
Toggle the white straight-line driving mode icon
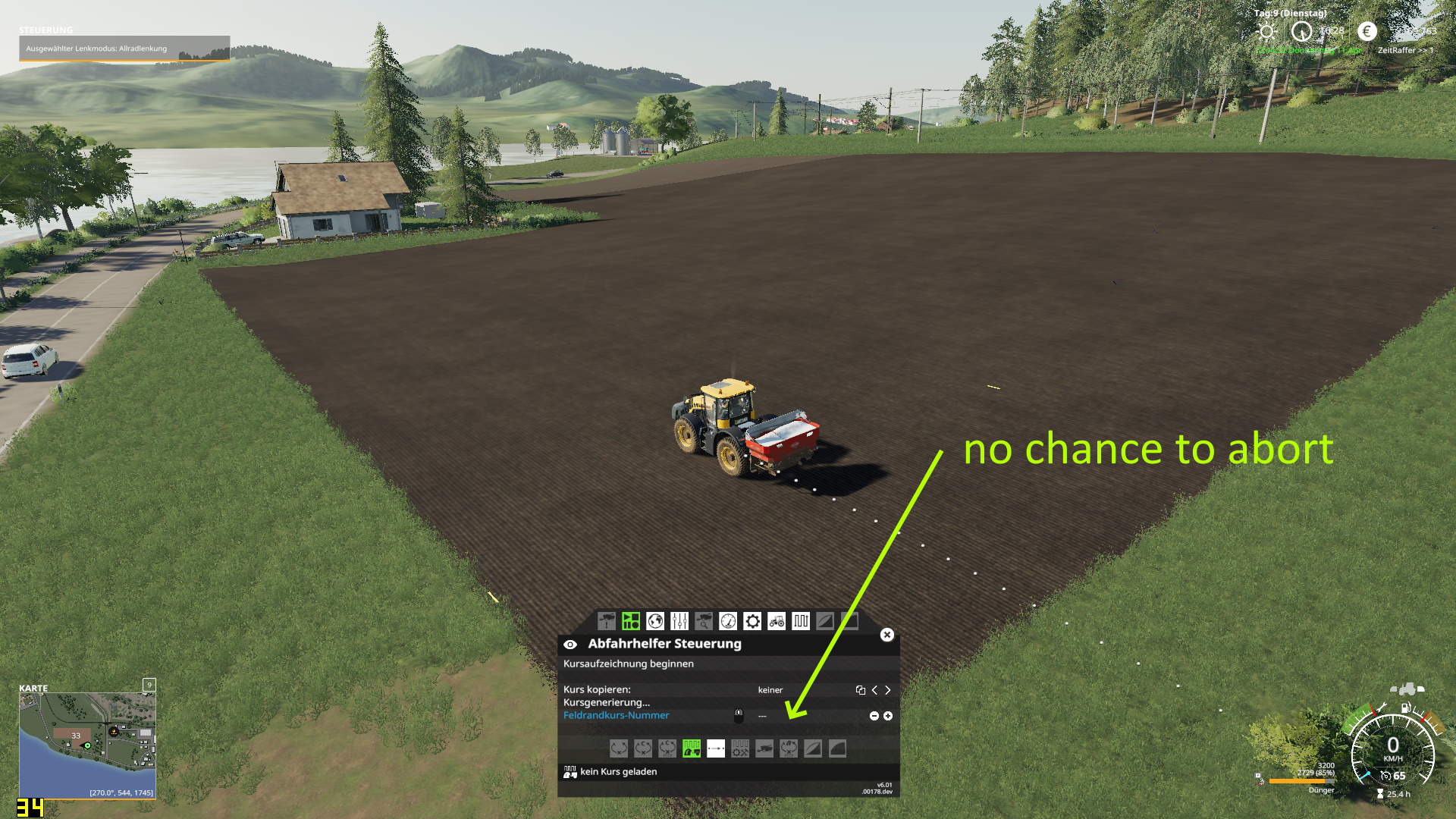point(716,748)
